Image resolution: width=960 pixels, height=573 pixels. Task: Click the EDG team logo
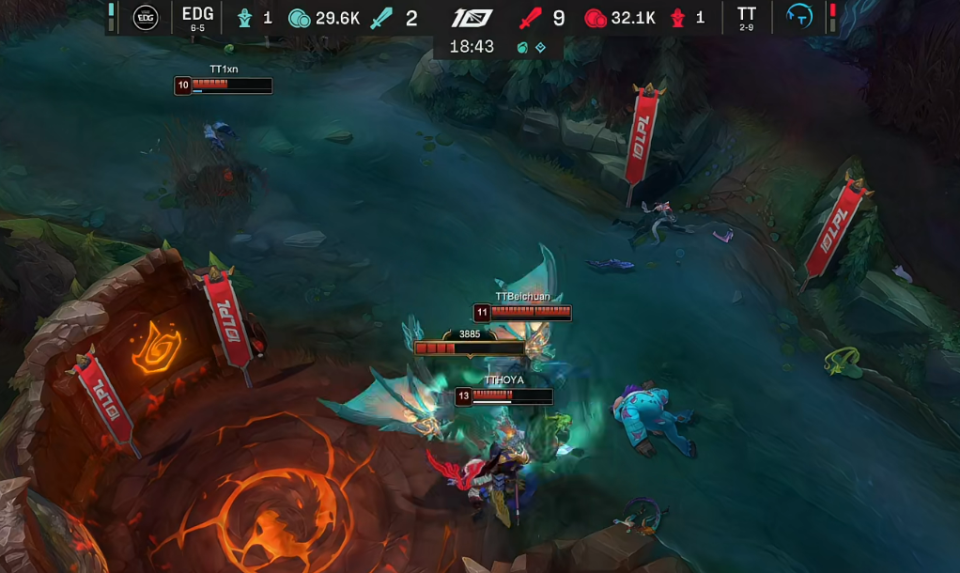pos(146,17)
